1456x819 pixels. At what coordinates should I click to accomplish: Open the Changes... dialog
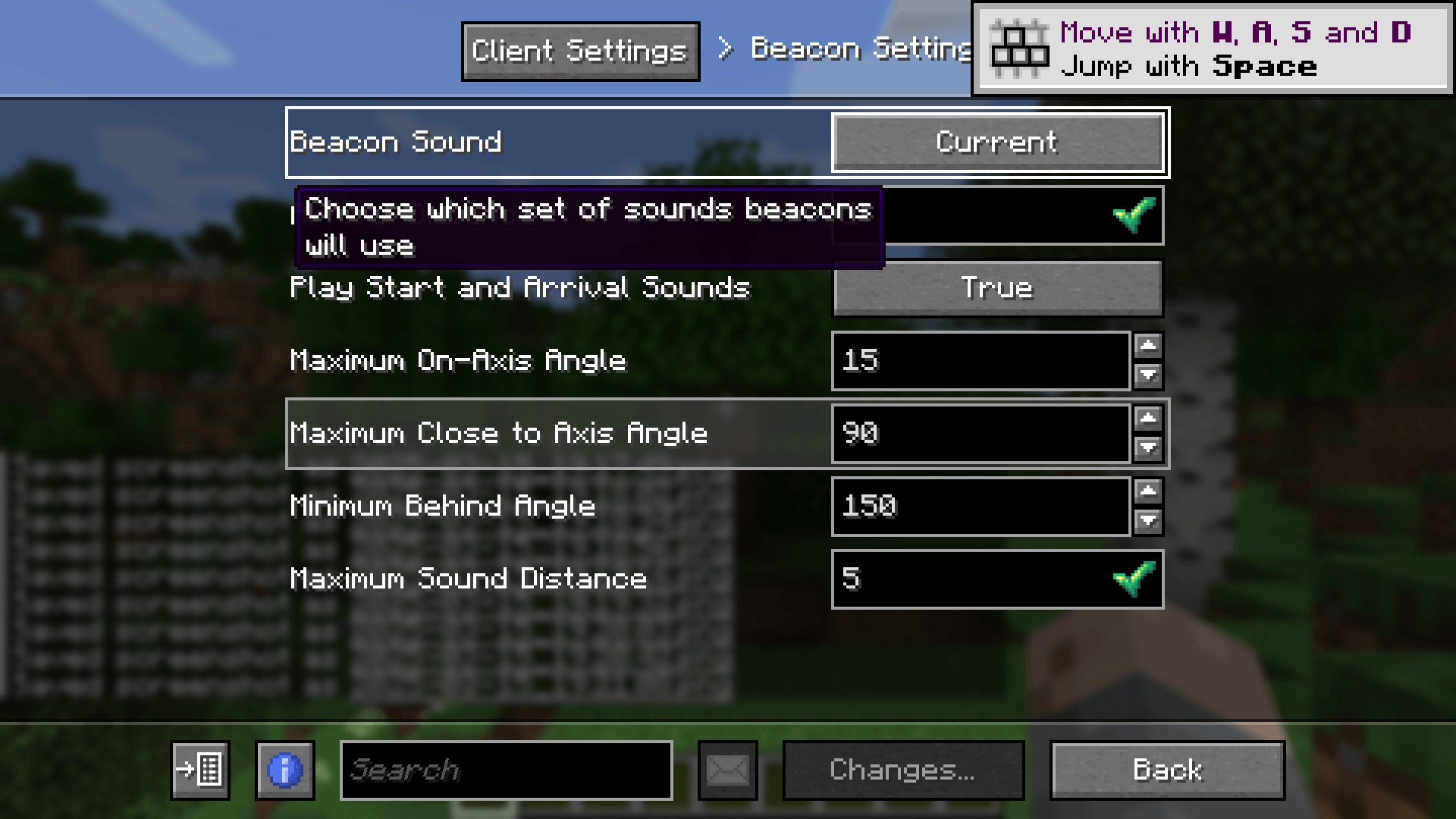click(x=902, y=770)
